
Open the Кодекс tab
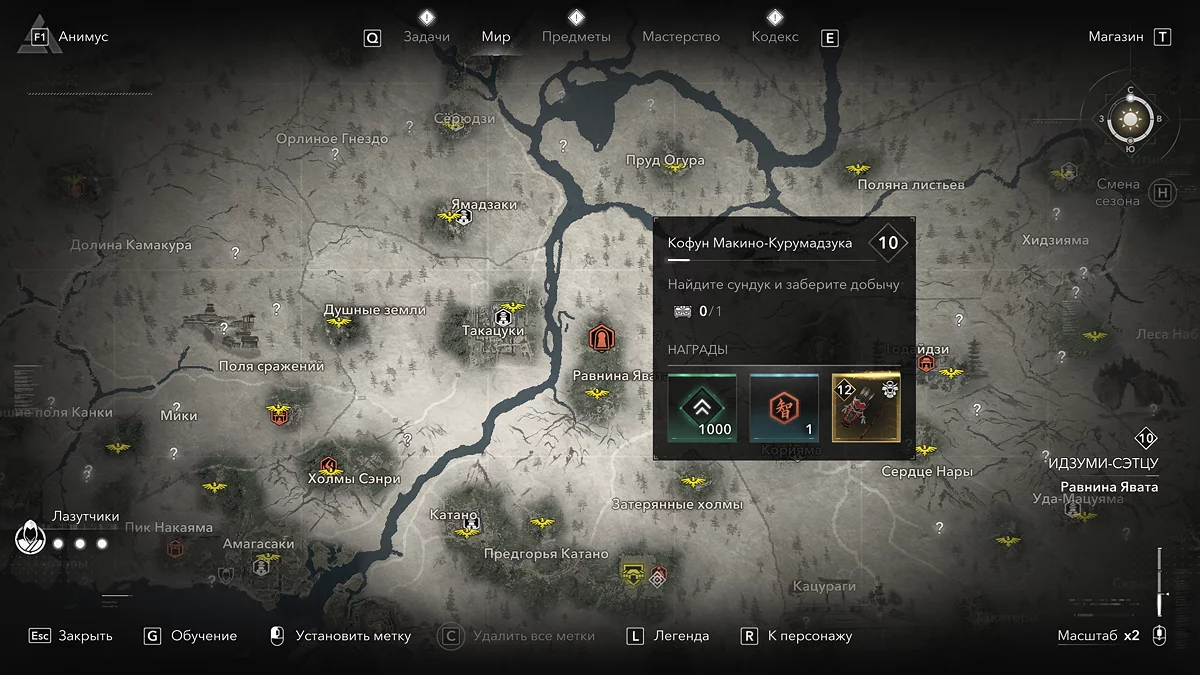[775, 37]
